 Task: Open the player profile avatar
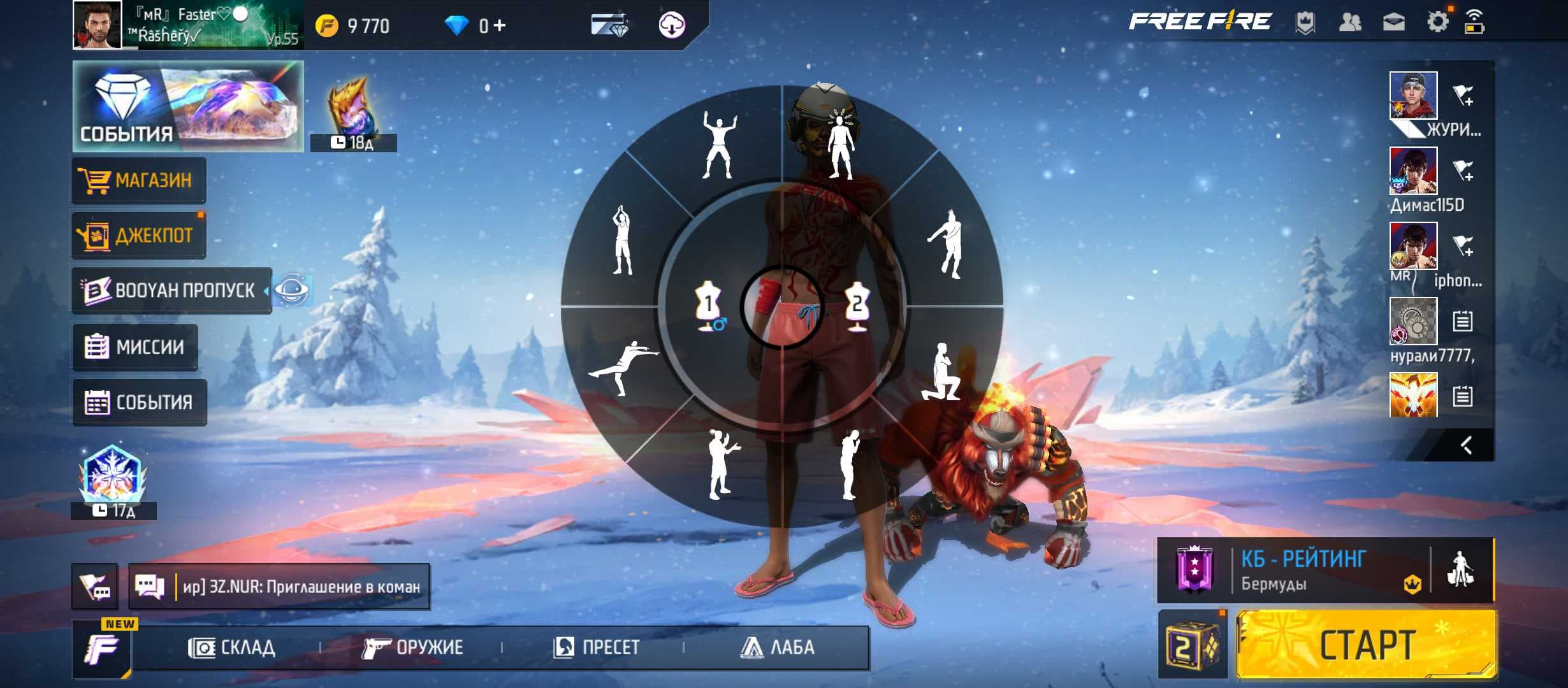(97, 25)
